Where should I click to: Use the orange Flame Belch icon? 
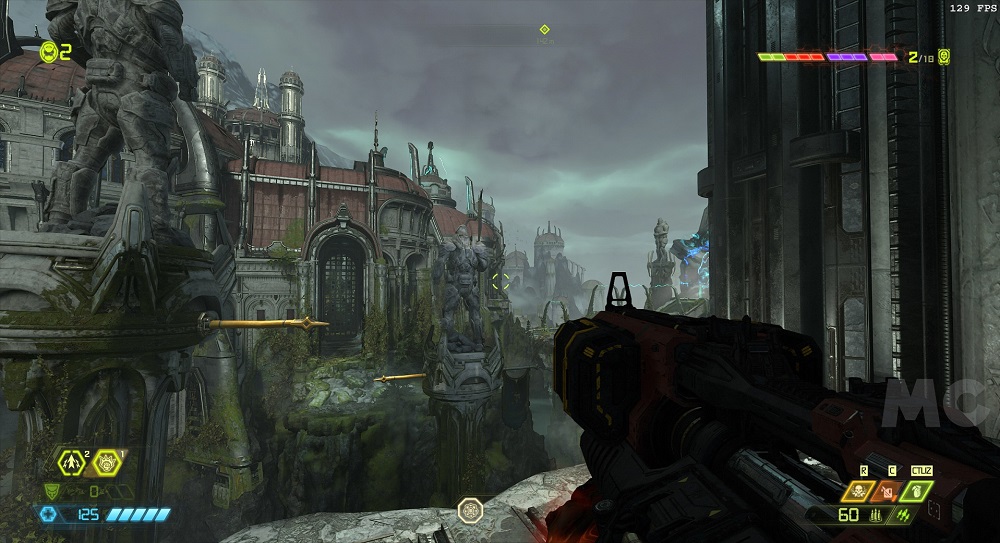[x=887, y=490]
